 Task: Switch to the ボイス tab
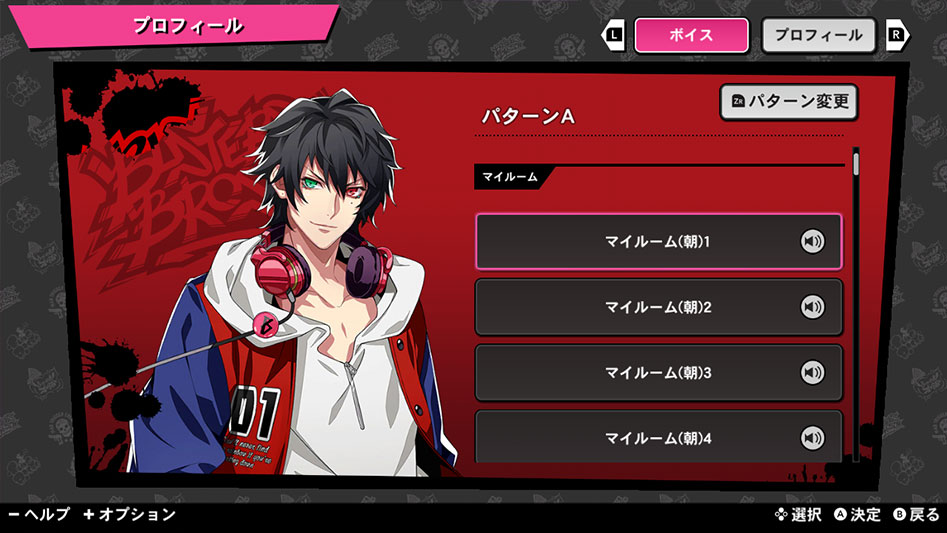tap(691, 35)
